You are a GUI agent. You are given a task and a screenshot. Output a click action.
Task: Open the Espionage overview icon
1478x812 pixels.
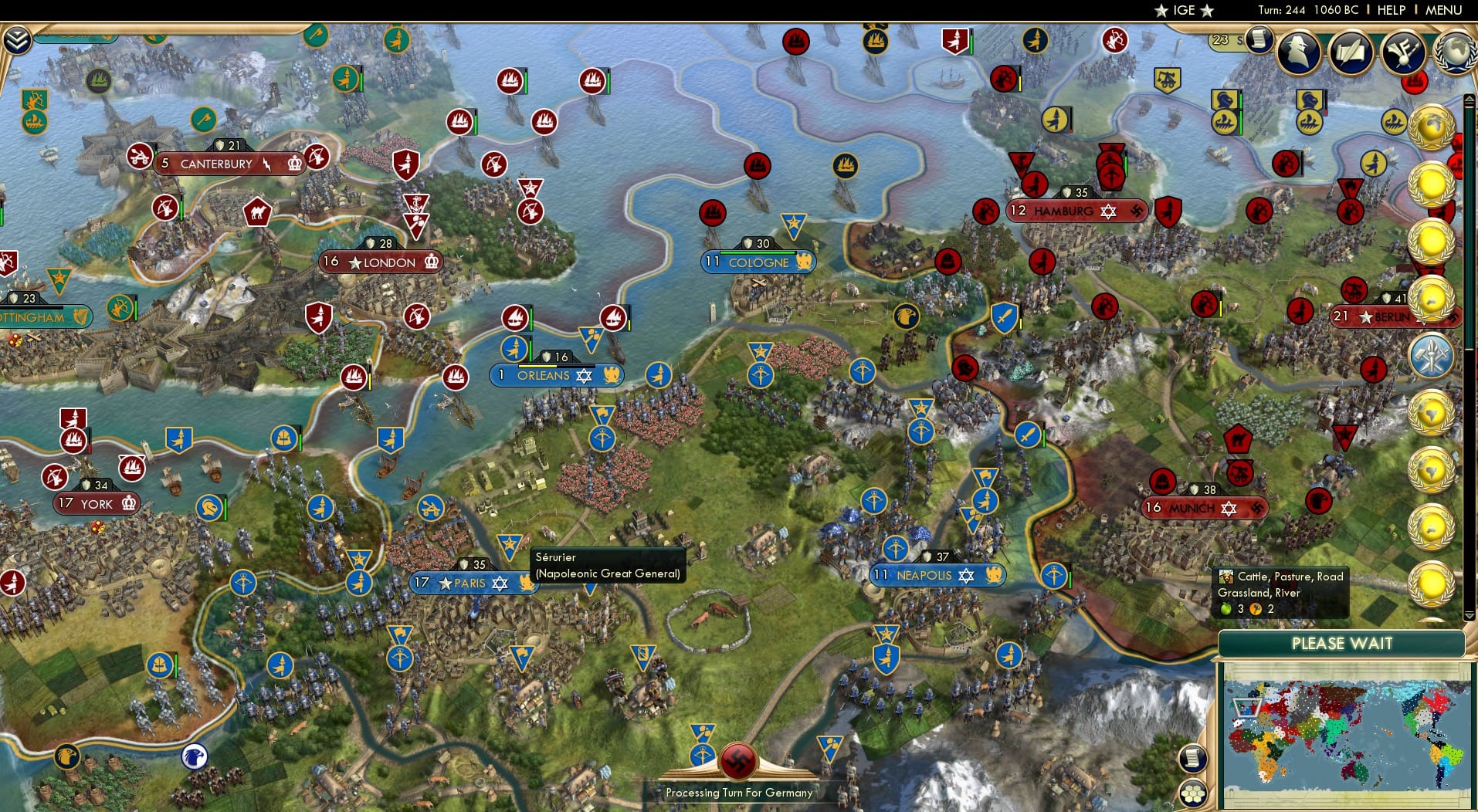[1300, 51]
